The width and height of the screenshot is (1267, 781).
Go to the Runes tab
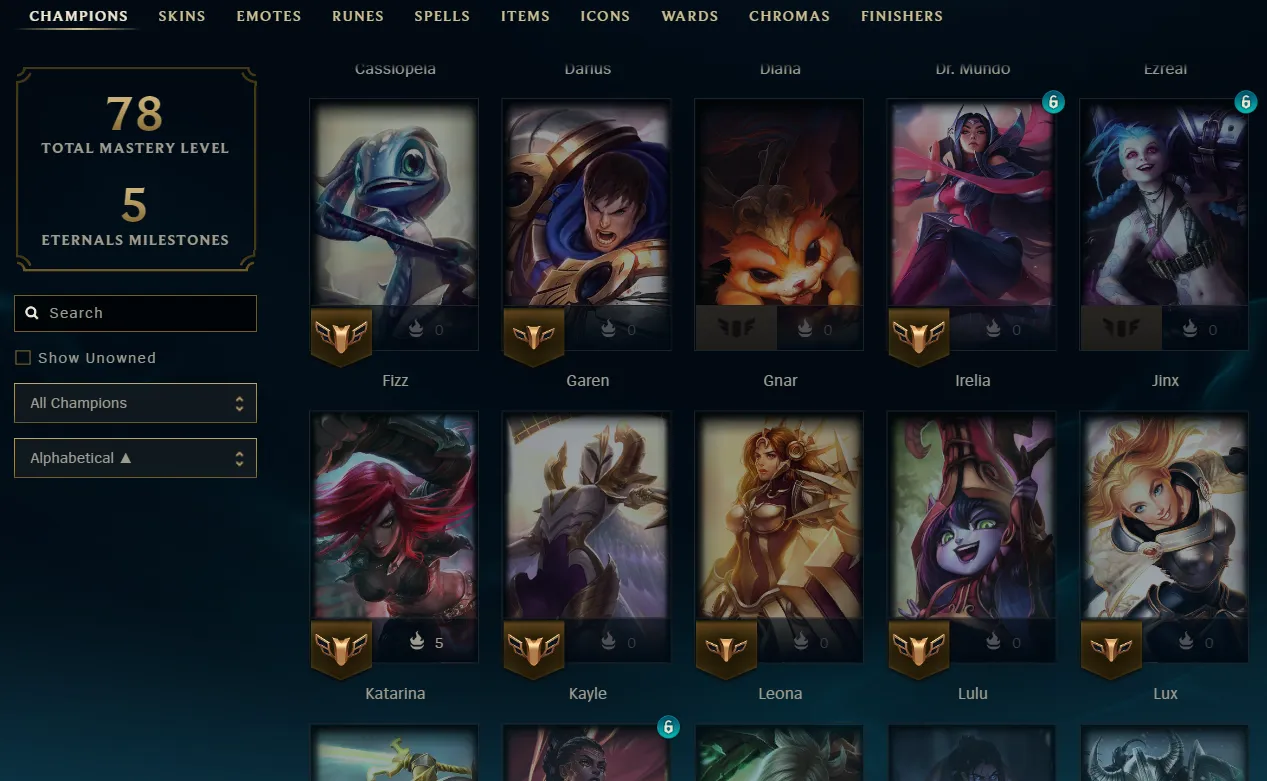pos(358,16)
